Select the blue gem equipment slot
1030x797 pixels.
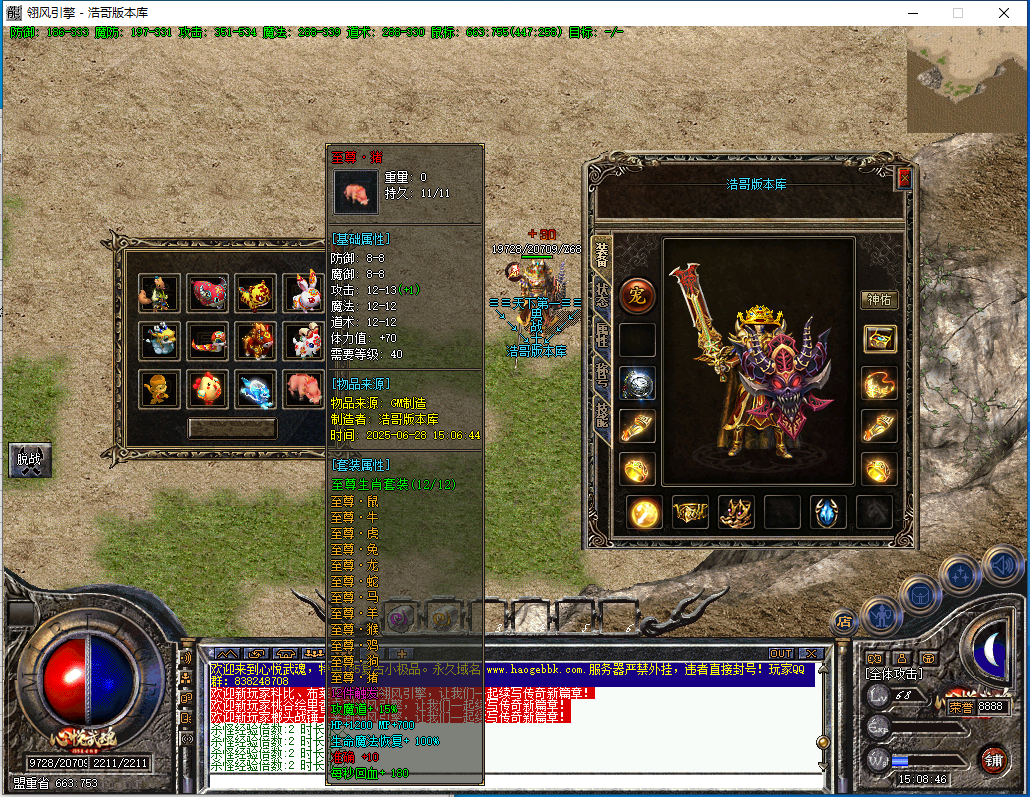[x=828, y=512]
